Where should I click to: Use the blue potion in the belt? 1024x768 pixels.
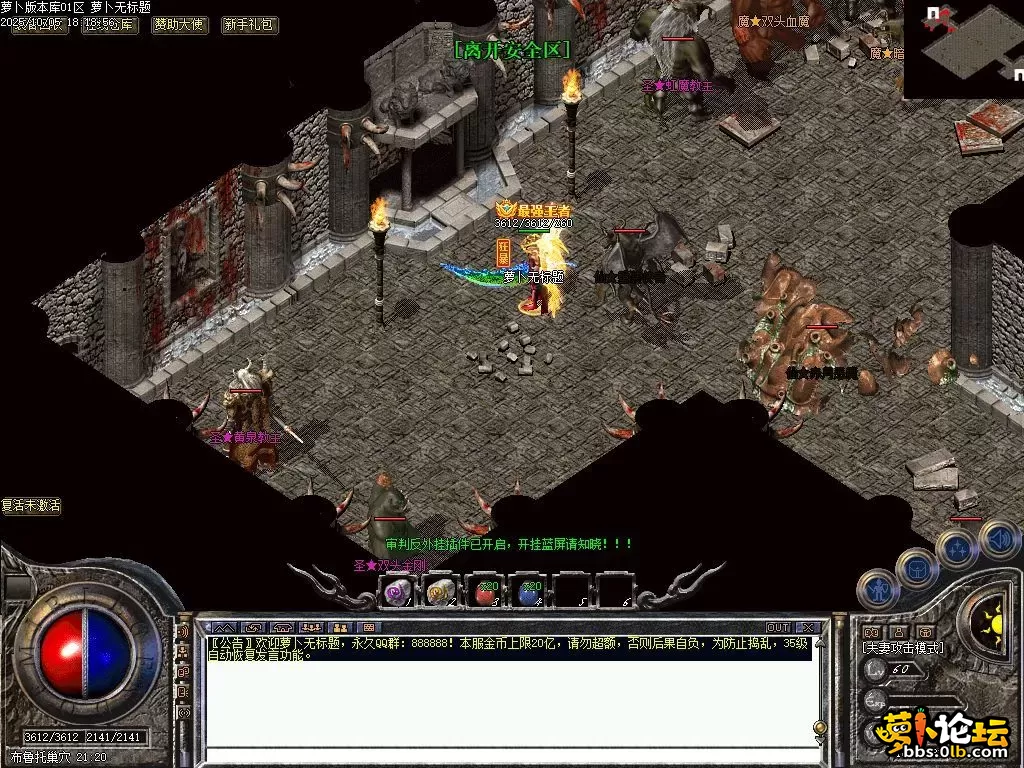(529, 593)
